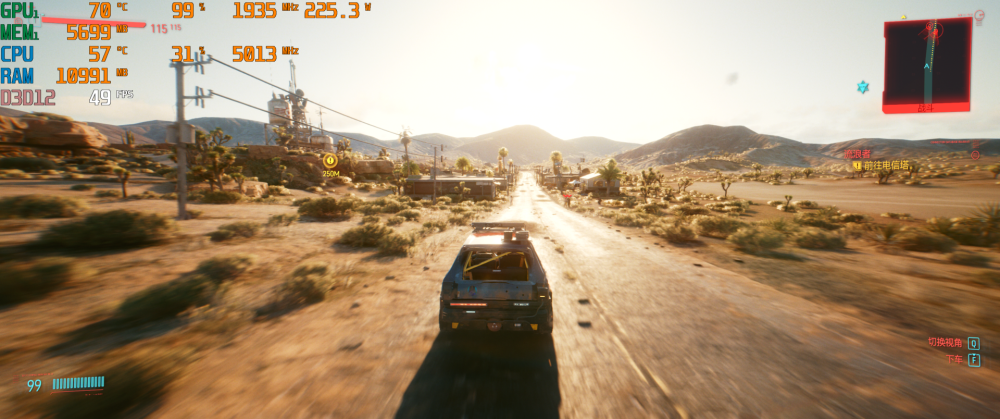
Task: Open the 前往电信塔 quest objective tracker
Action: pyautogui.click(x=886, y=165)
